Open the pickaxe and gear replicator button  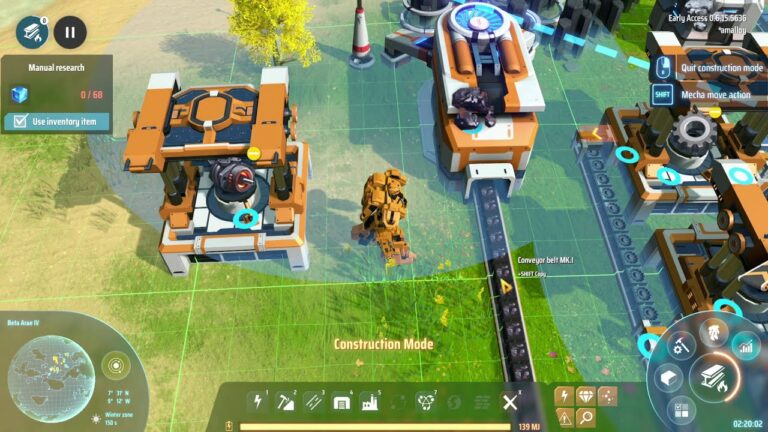[x=681, y=348]
